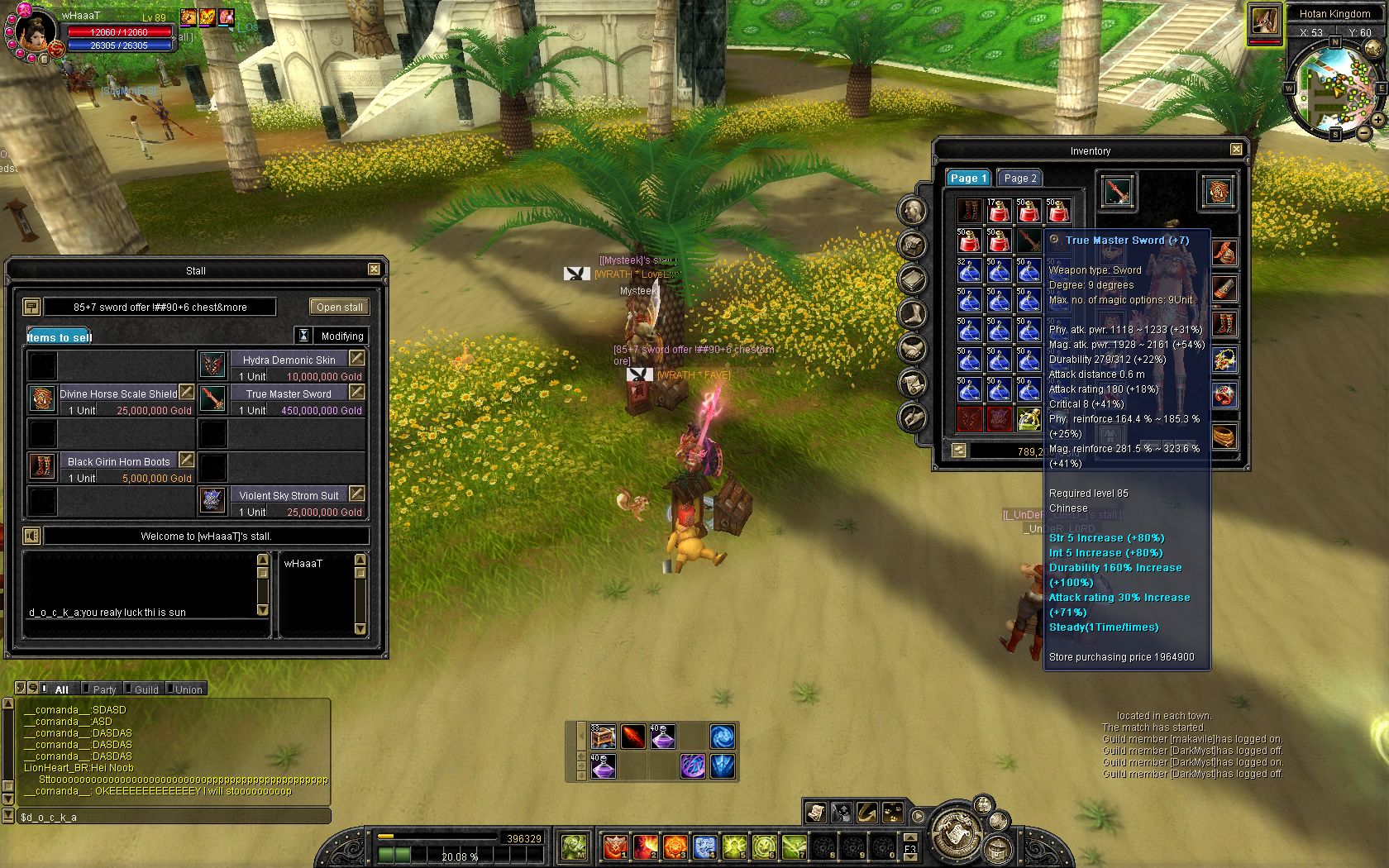Open the Guild chat tab
Screen dimensions: 1389x868
coord(146,689)
